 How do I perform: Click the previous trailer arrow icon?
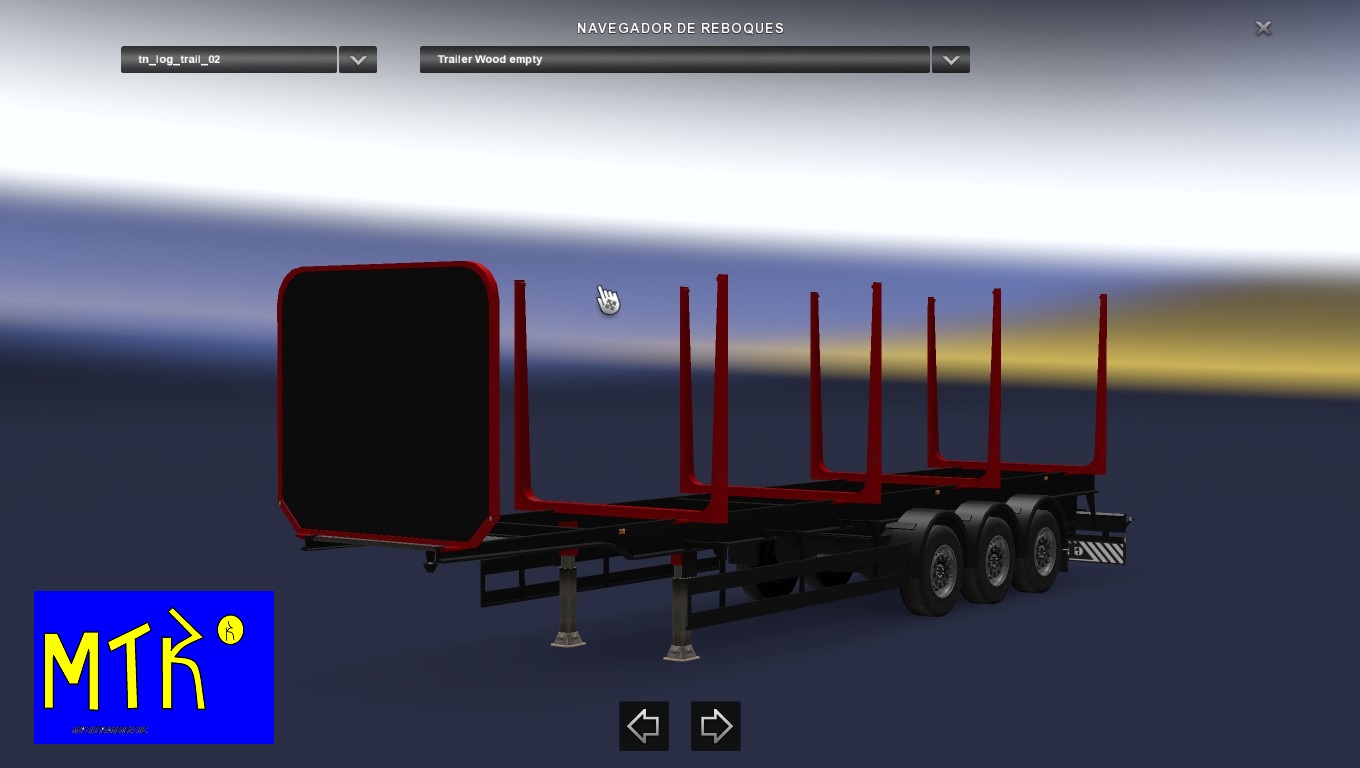pyautogui.click(x=643, y=726)
